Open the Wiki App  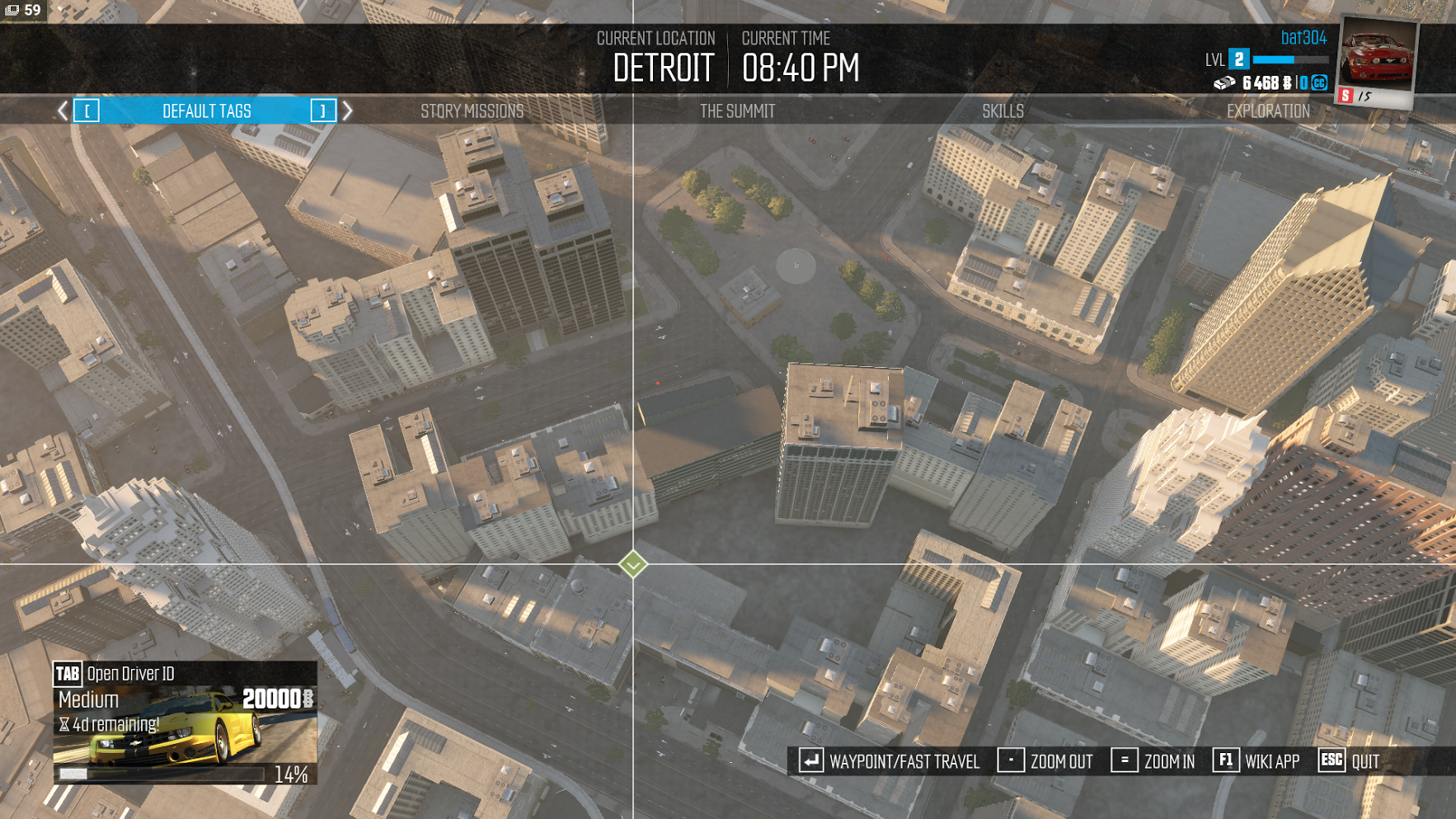coord(1256,761)
